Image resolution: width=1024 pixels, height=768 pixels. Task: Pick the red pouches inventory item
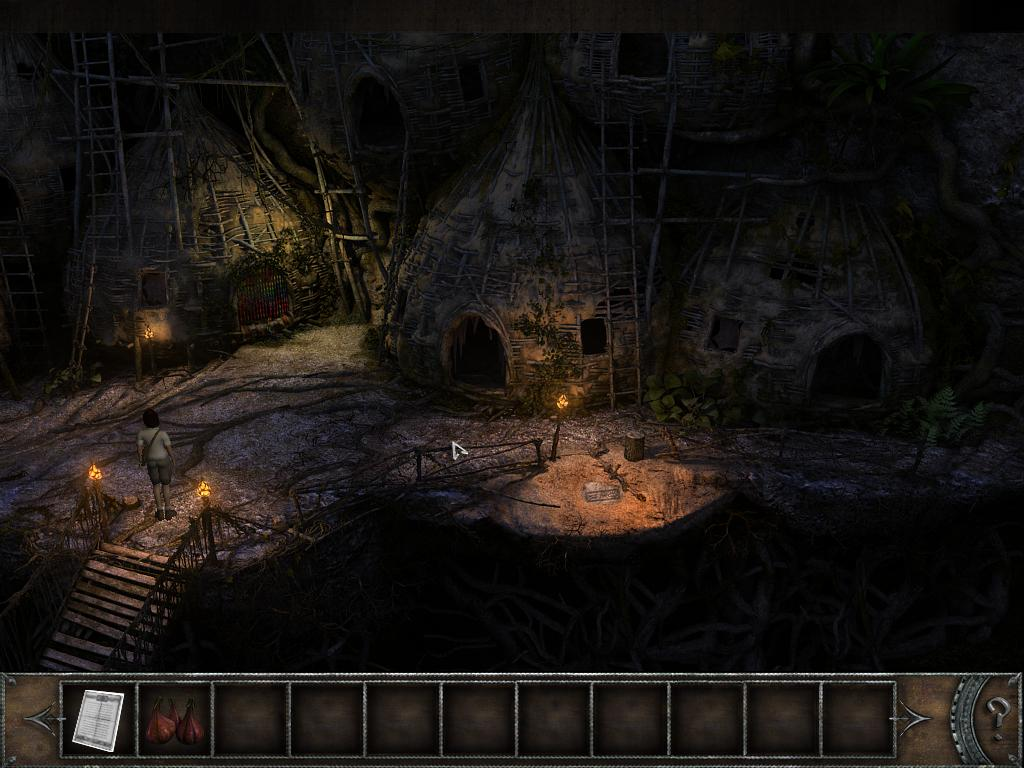175,721
